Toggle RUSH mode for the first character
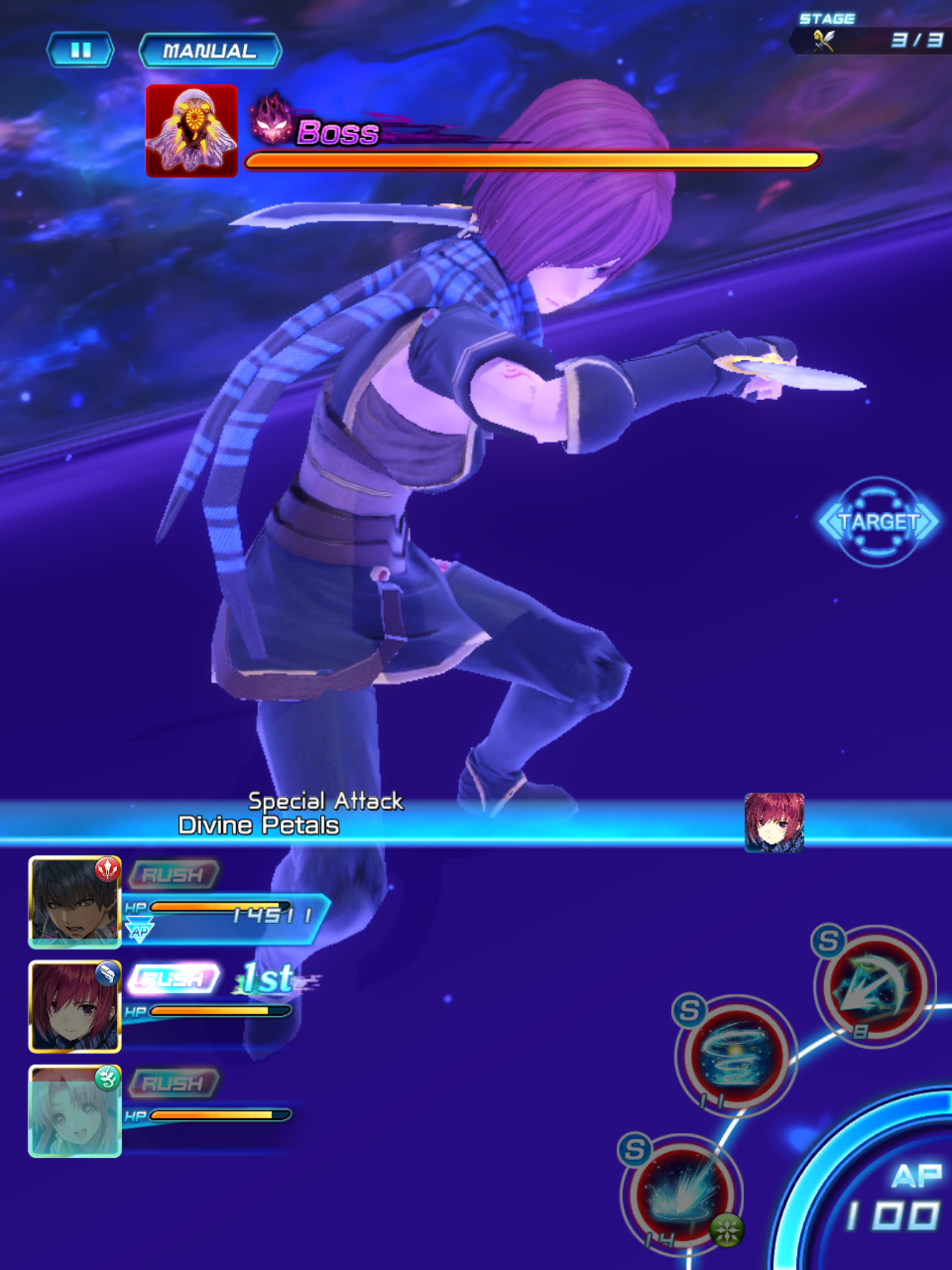Viewport: 952px width, 1270px height. 174,874
